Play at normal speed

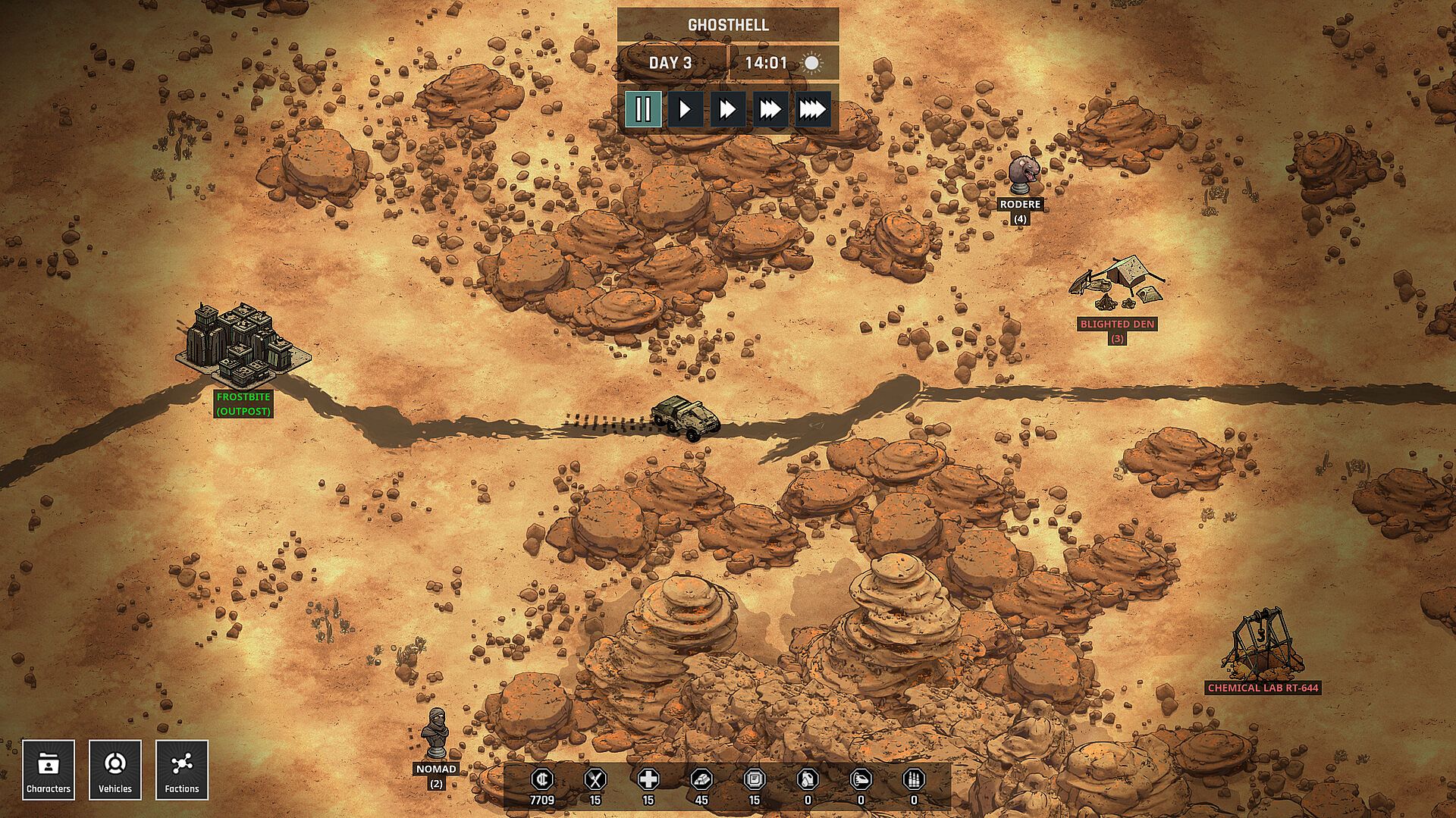(x=685, y=109)
